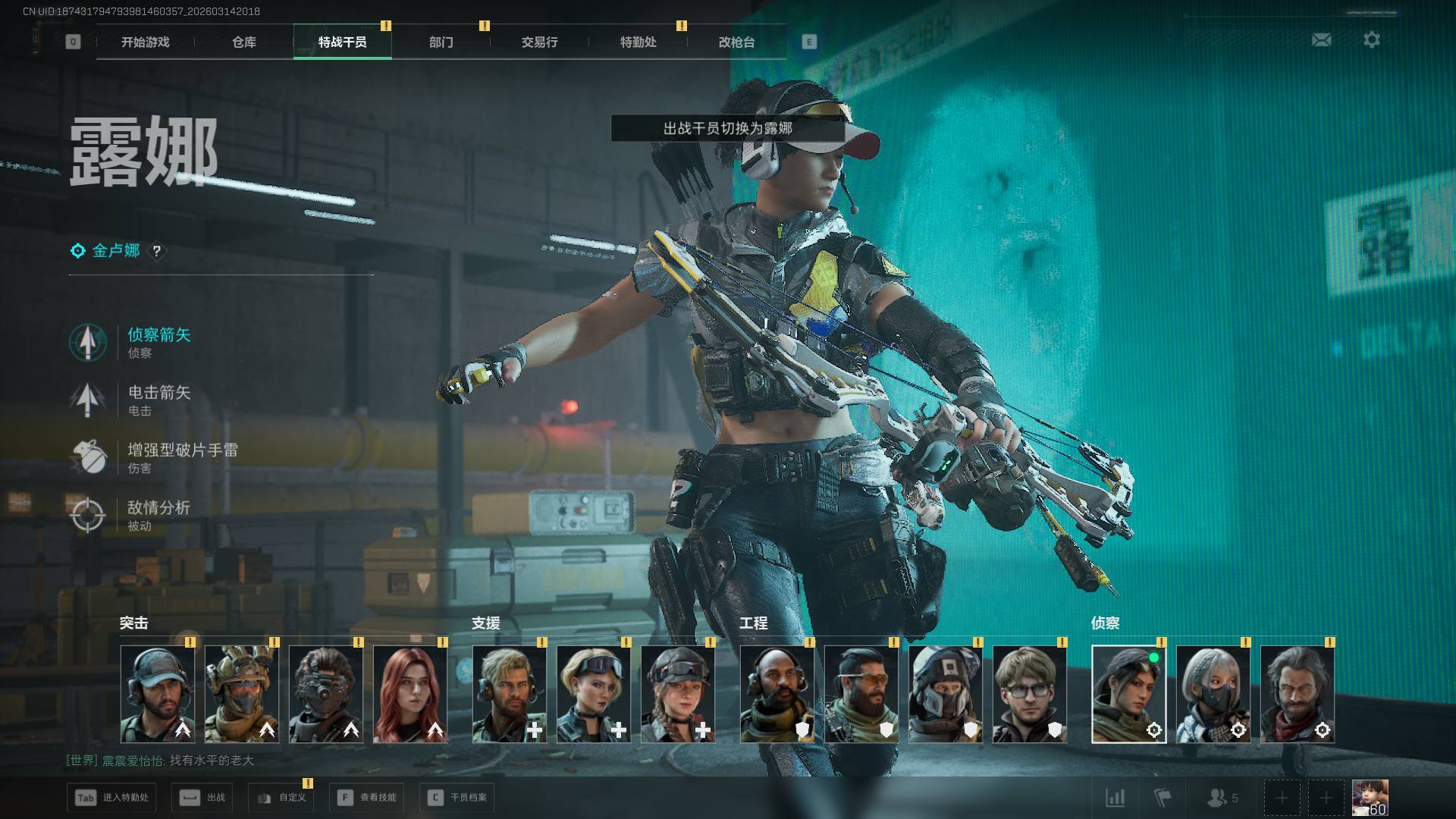Select the red-haired assault operator portrait

(x=410, y=694)
